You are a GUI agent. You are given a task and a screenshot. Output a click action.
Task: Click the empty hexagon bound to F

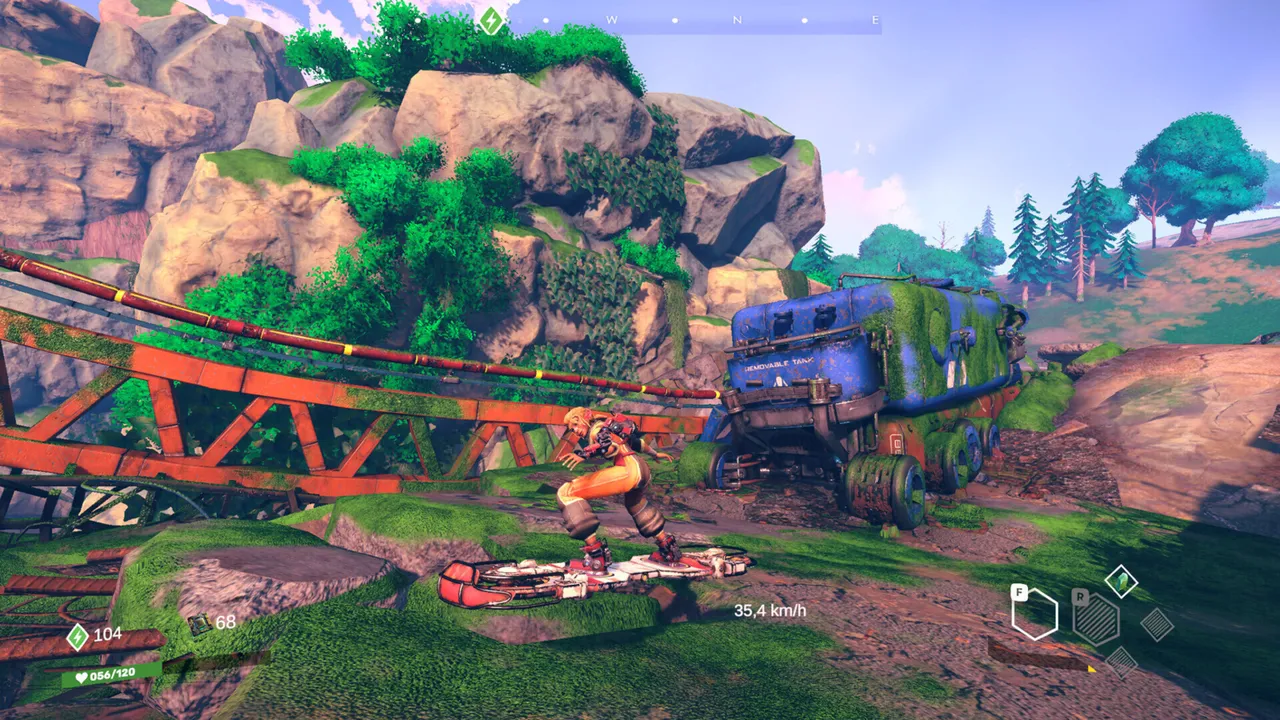click(x=1034, y=614)
